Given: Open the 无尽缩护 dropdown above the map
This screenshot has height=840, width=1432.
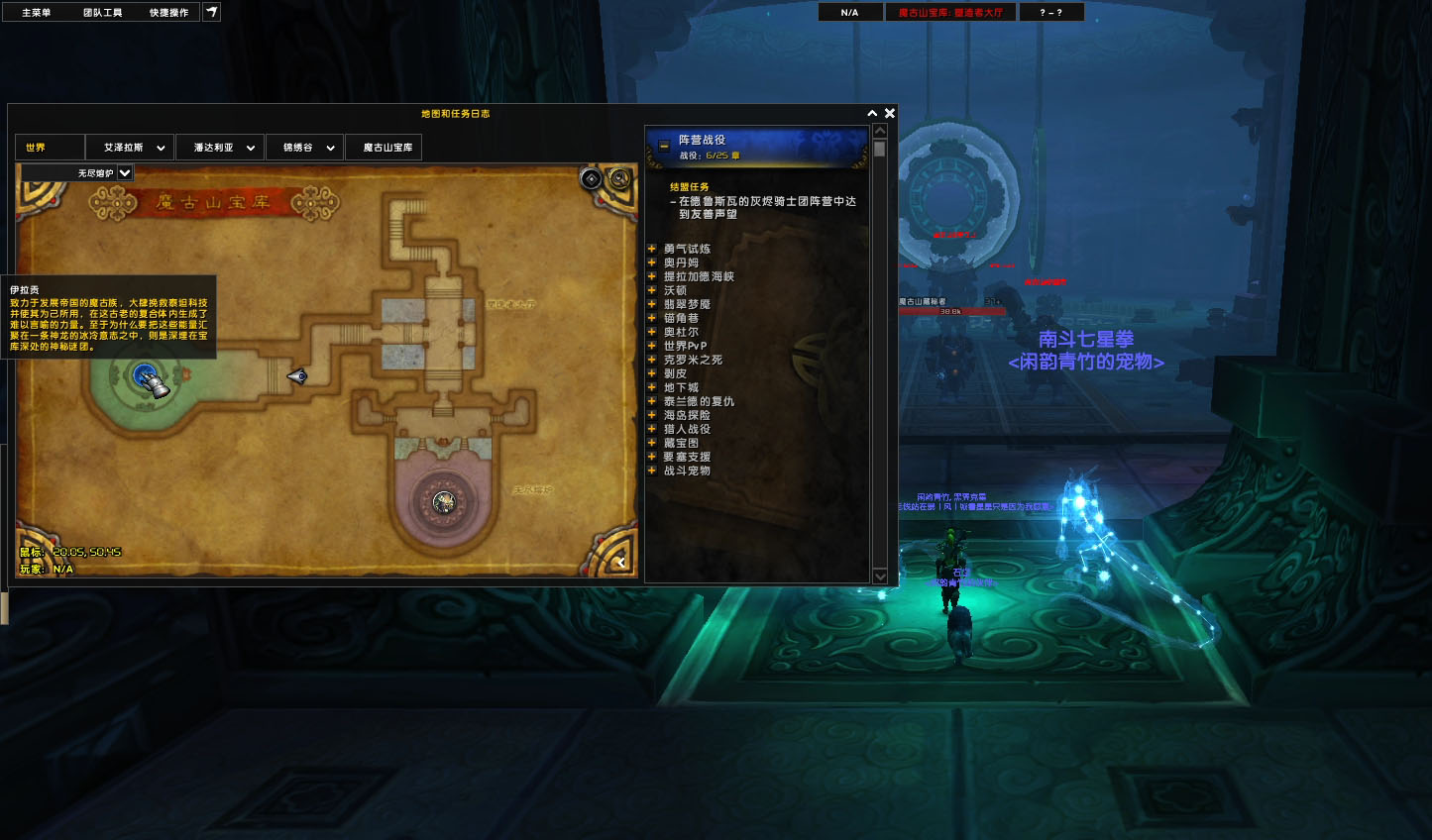Looking at the screenshot, I should click(125, 172).
